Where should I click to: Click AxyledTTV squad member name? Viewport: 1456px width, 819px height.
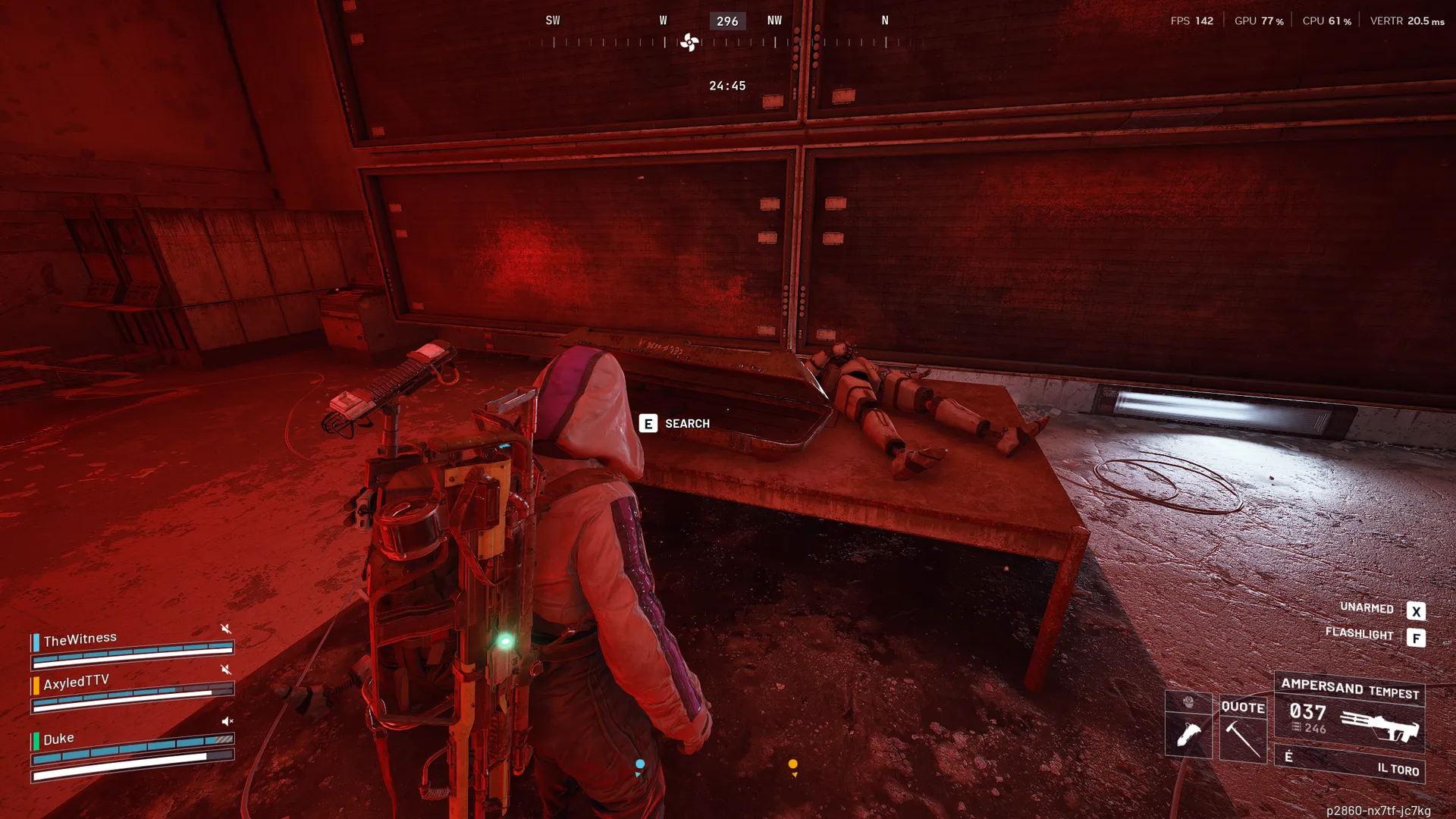(77, 682)
